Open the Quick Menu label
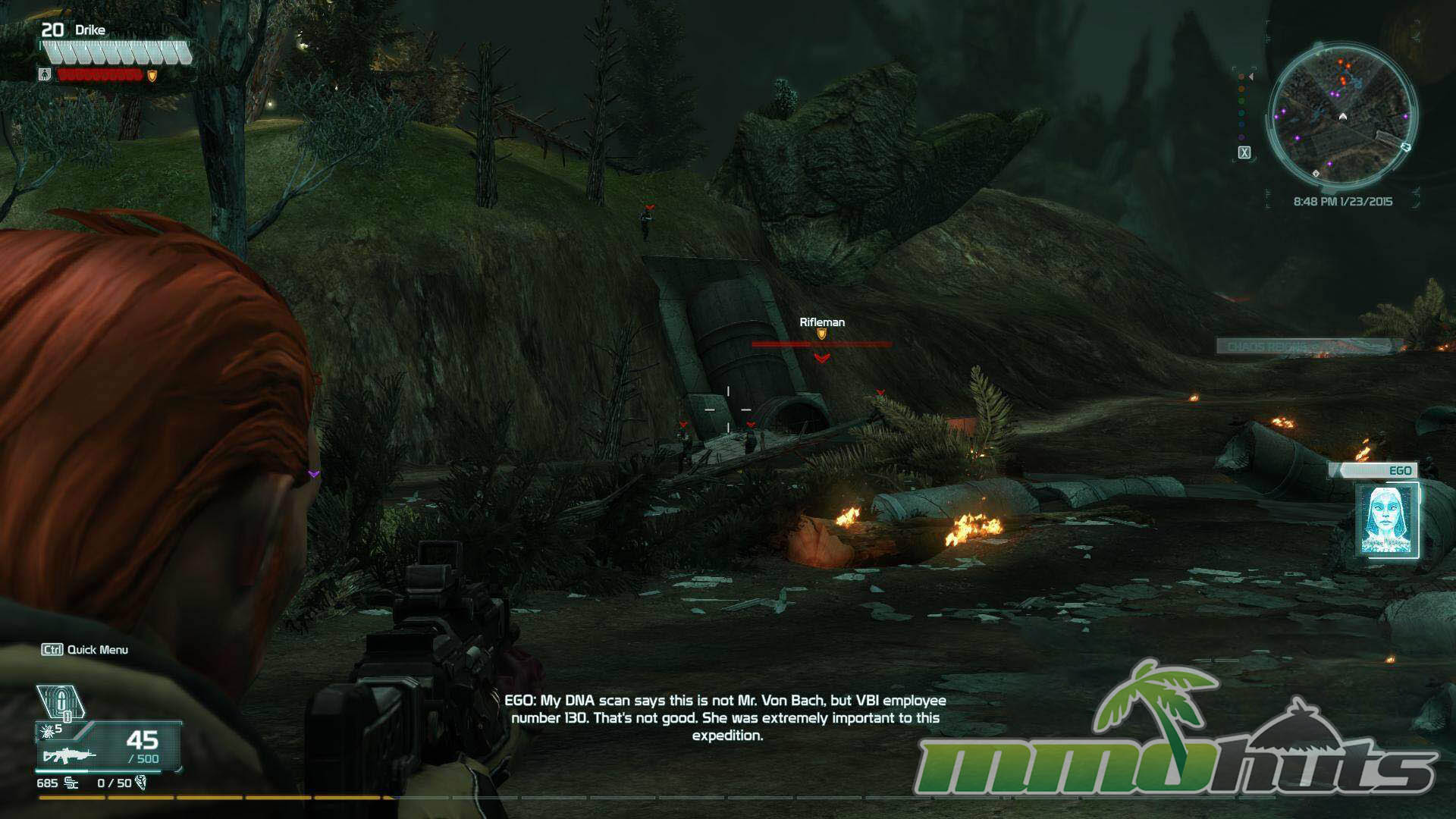 point(86,650)
